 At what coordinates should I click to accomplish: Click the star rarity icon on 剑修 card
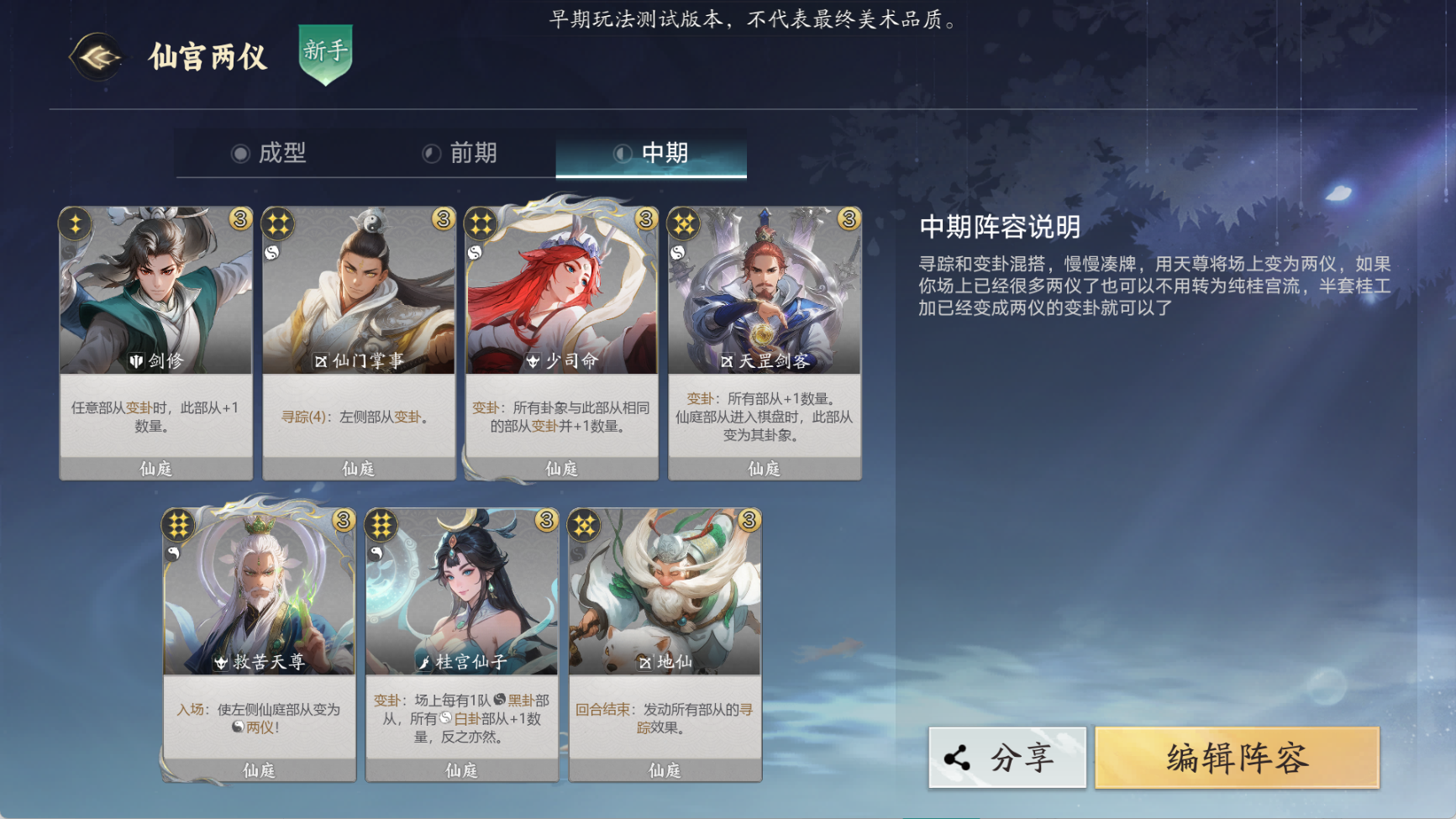tap(76, 221)
